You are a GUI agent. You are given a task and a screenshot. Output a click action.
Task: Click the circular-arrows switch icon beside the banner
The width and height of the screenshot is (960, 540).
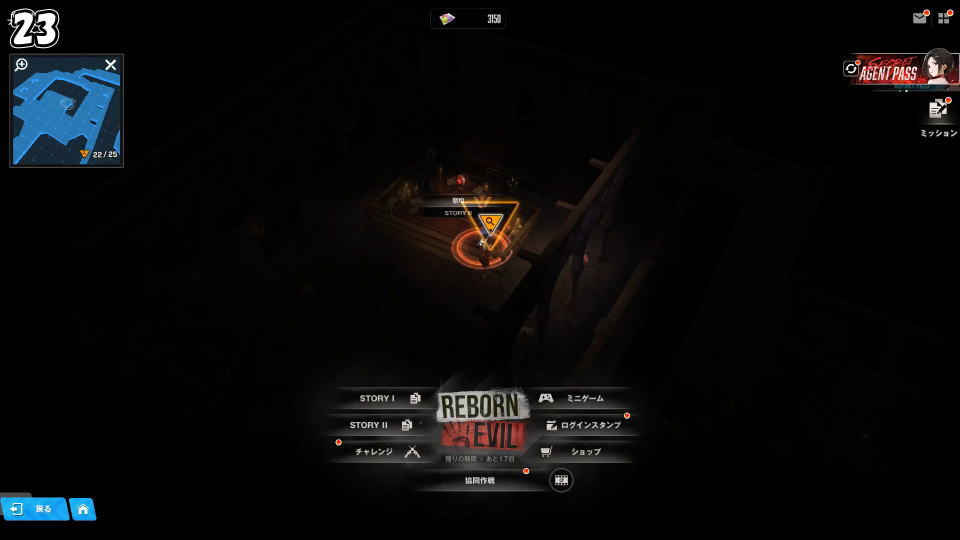point(851,69)
